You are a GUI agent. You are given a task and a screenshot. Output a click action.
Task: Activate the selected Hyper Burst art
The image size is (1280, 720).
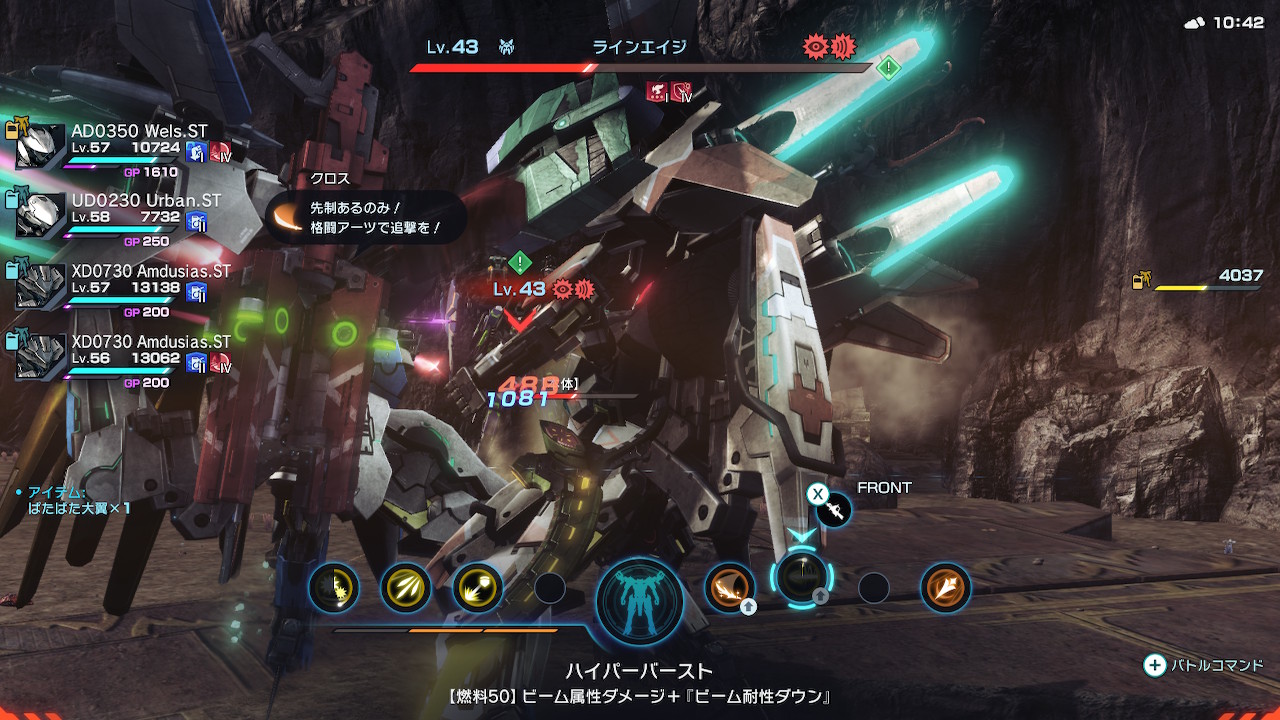click(801, 577)
